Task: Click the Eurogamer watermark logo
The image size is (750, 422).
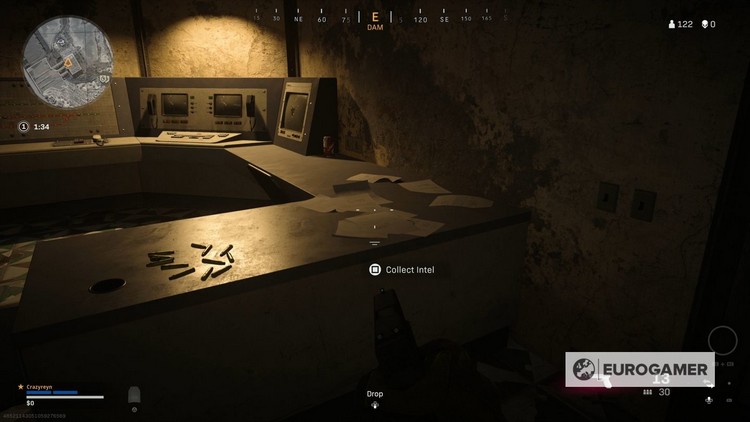Action: coord(640,369)
